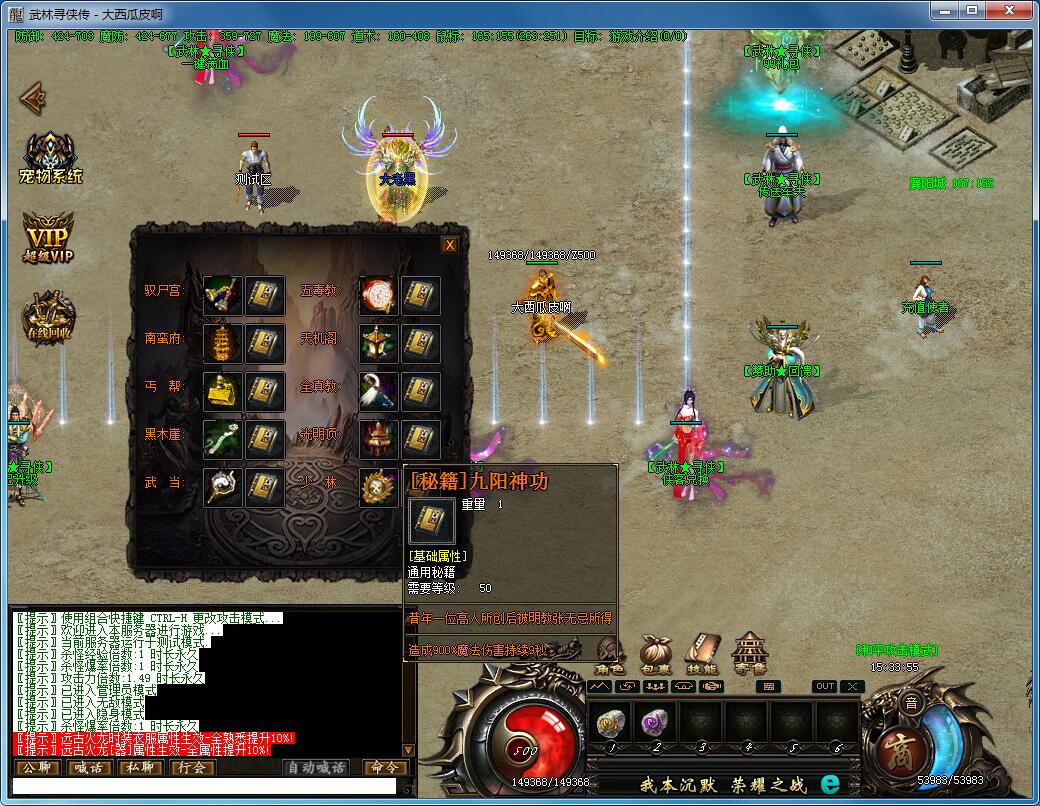
Task: Select the 驭尸宫 bell item icon
Action: click(222, 296)
